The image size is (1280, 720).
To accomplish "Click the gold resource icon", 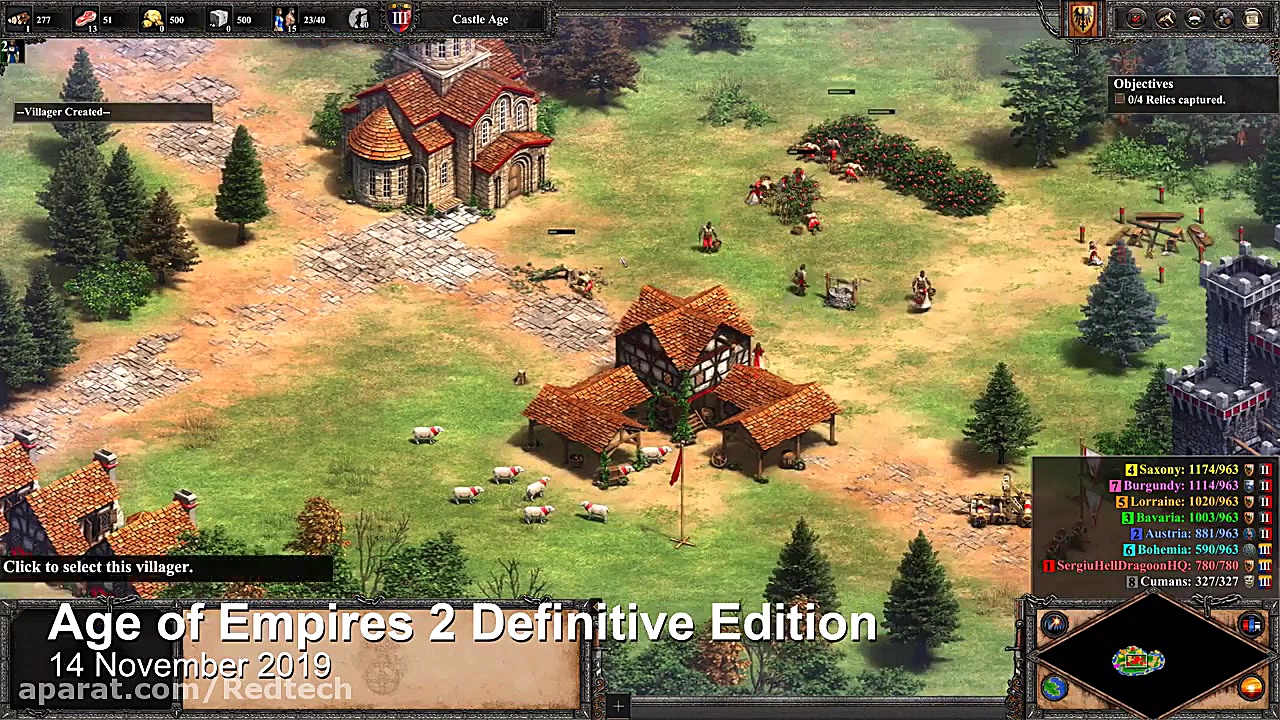I will [x=150, y=18].
